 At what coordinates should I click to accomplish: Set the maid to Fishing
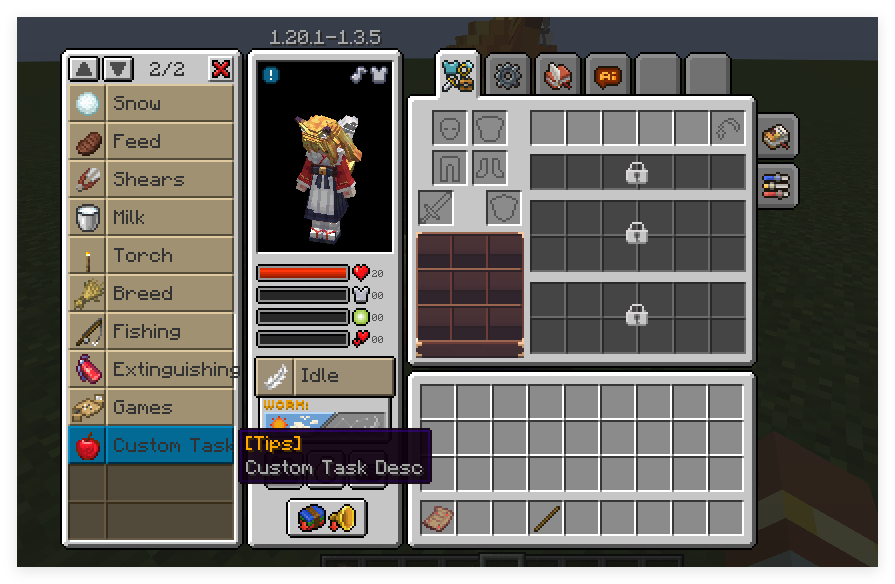tap(152, 332)
